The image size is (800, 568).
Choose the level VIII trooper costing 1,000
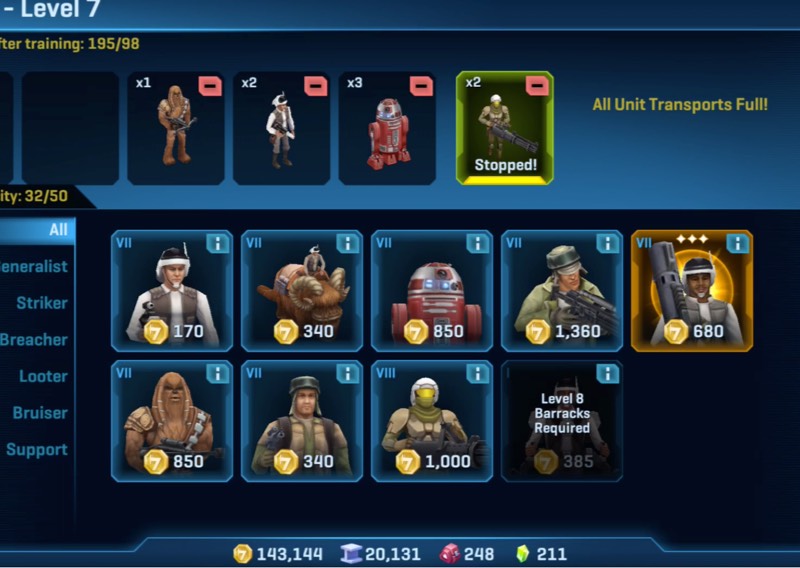(431, 421)
